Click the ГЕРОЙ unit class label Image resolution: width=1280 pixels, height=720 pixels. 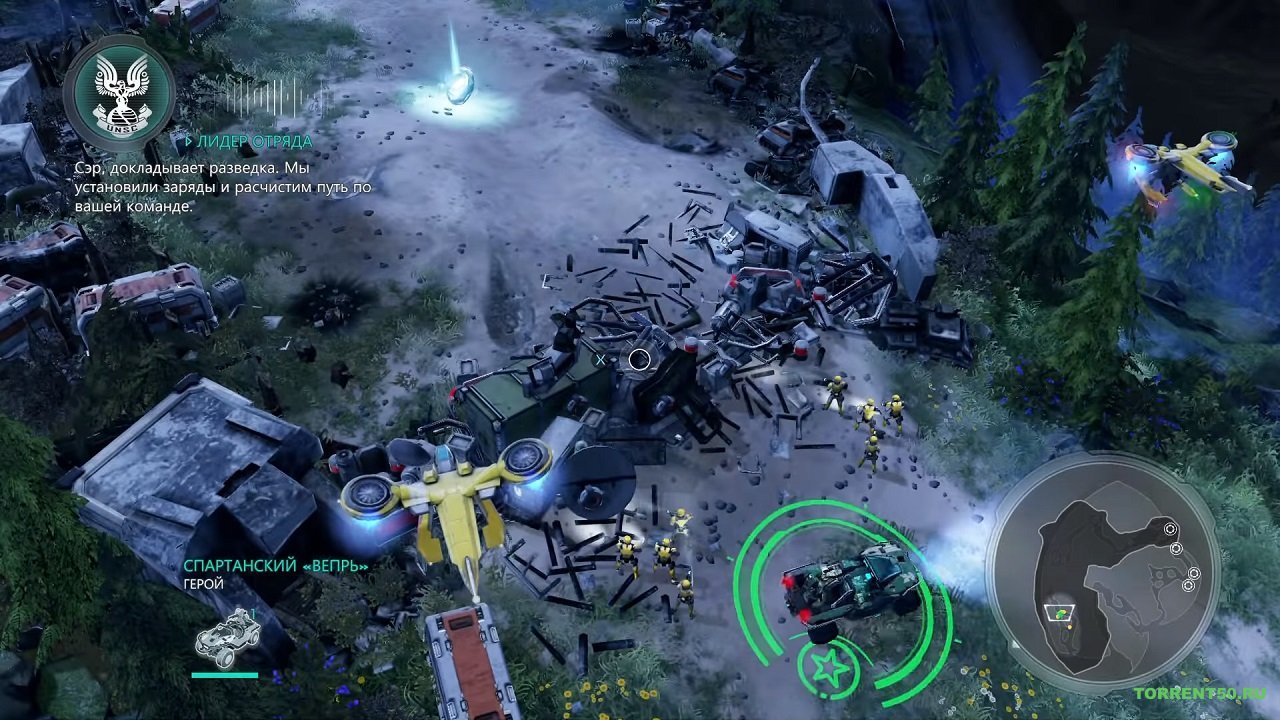pyautogui.click(x=203, y=583)
